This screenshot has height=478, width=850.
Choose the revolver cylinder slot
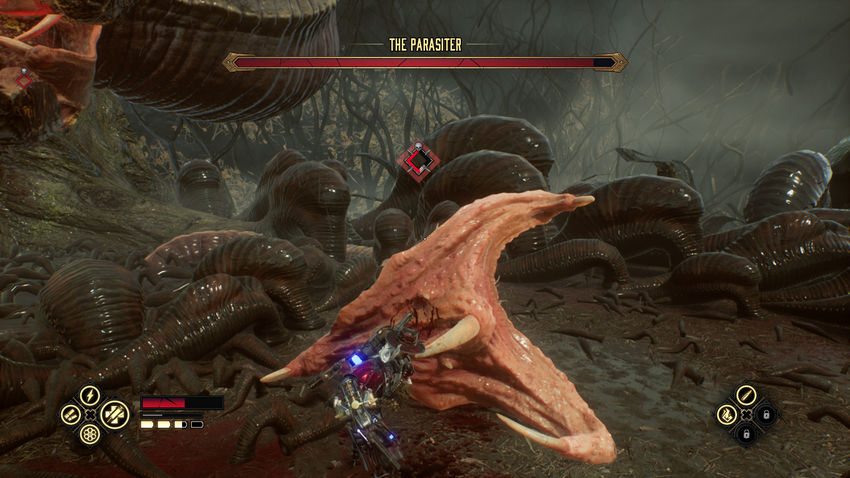[90, 435]
